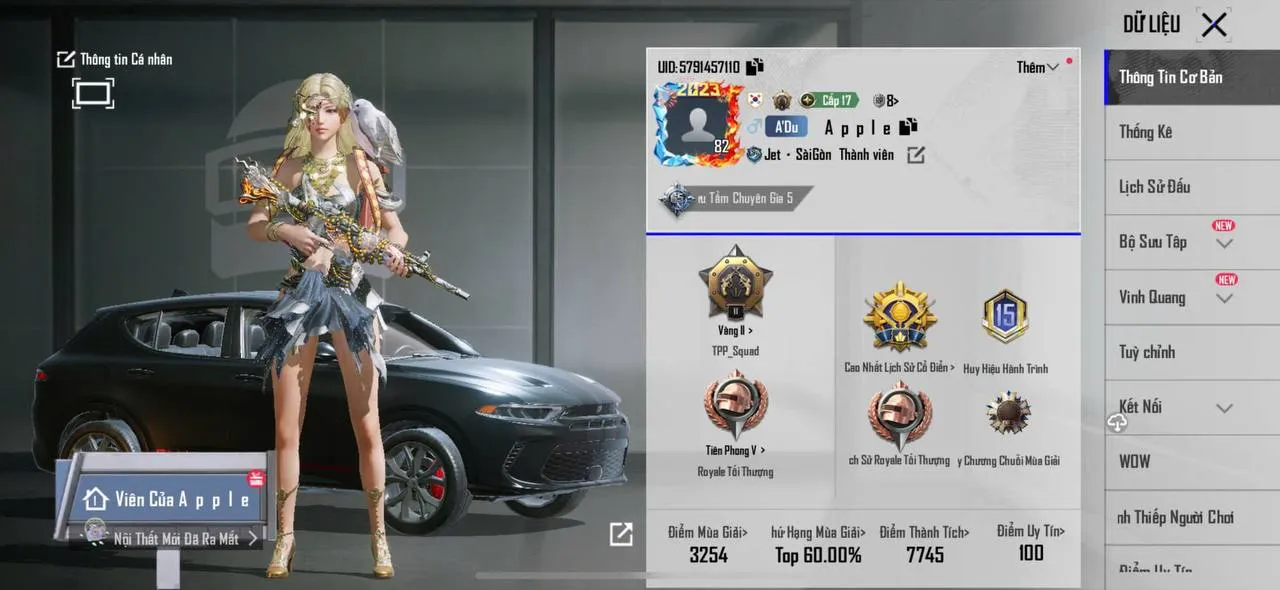Click the share icon beside the car
The image size is (1280, 590).
[x=621, y=535]
